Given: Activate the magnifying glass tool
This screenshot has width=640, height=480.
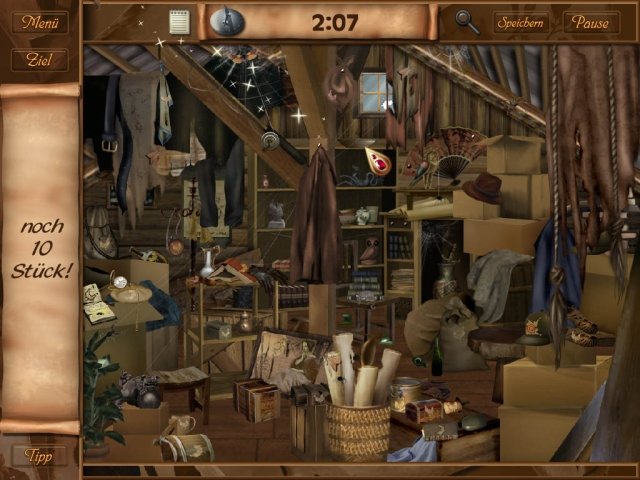Looking at the screenshot, I should coord(466,21).
